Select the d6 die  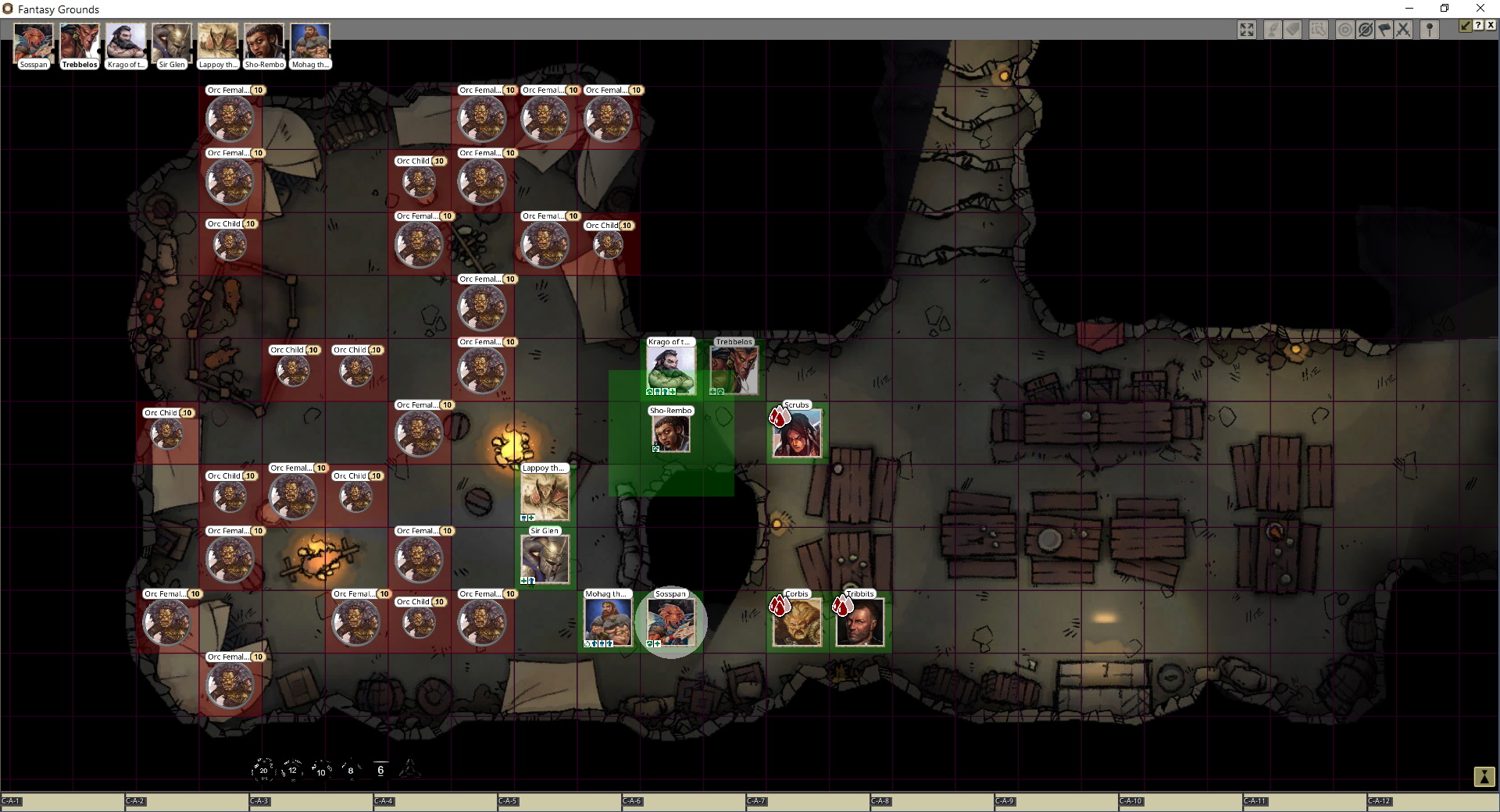380,770
